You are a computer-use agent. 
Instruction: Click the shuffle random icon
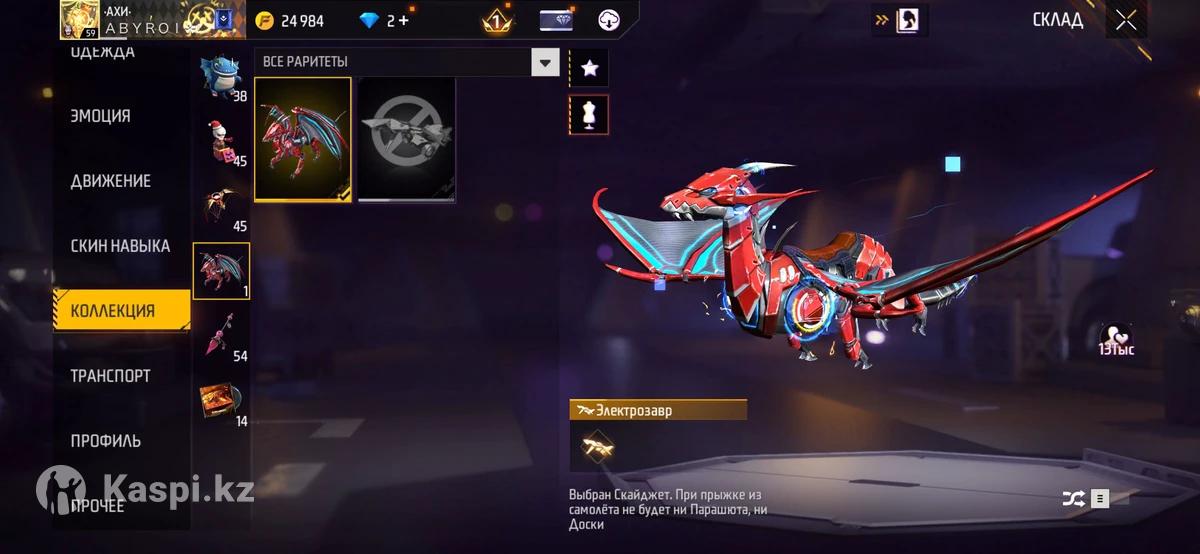(x=1073, y=498)
